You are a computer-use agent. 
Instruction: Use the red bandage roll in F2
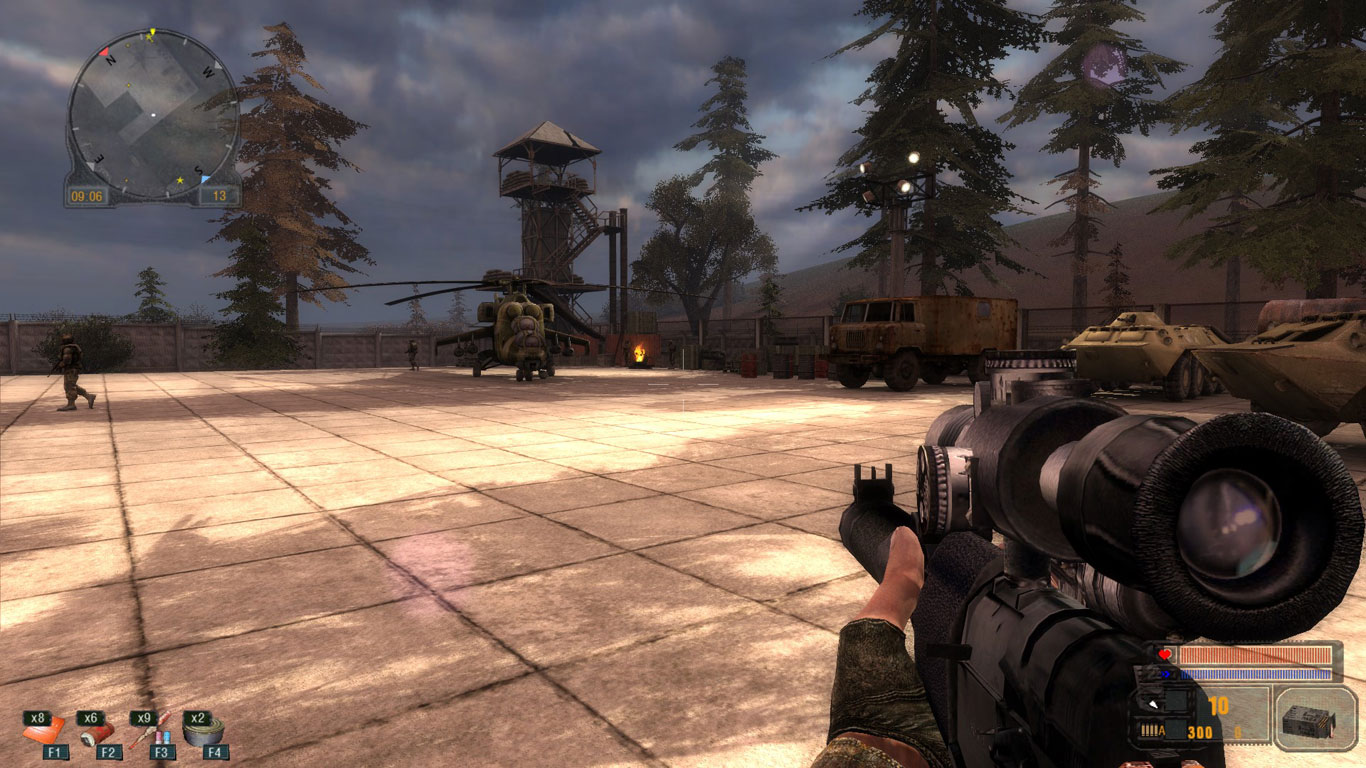(98, 732)
